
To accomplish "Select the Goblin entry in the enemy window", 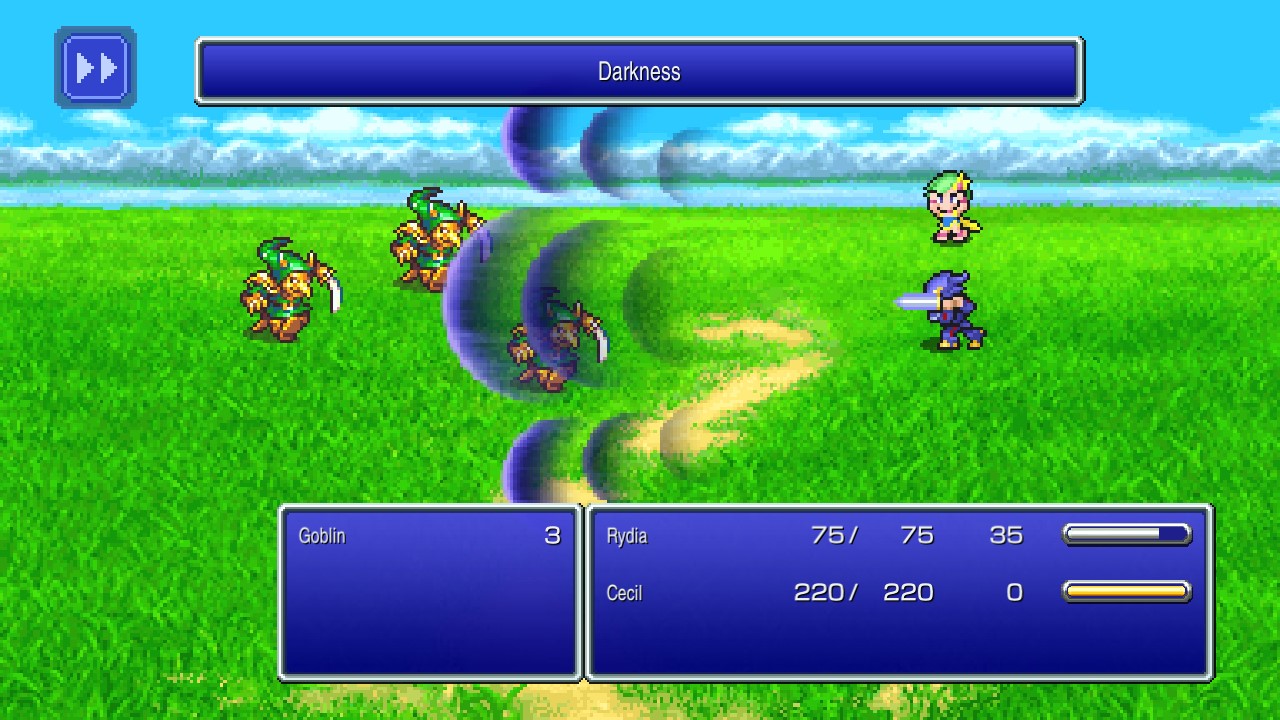I will click(322, 536).
